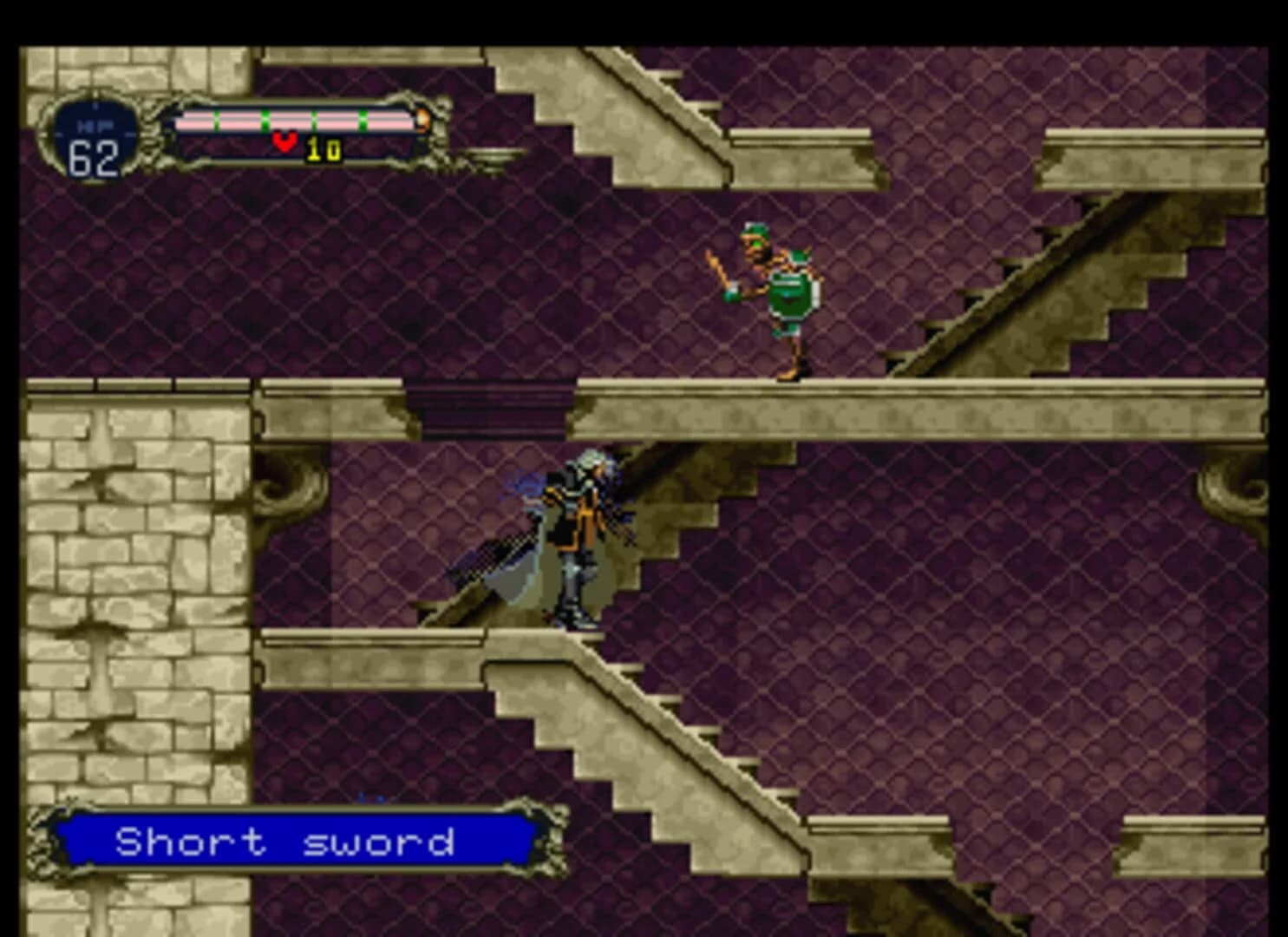Click the first green segment divider on the health bar
Screen dimensions: 1288x937
coord(216,120)
